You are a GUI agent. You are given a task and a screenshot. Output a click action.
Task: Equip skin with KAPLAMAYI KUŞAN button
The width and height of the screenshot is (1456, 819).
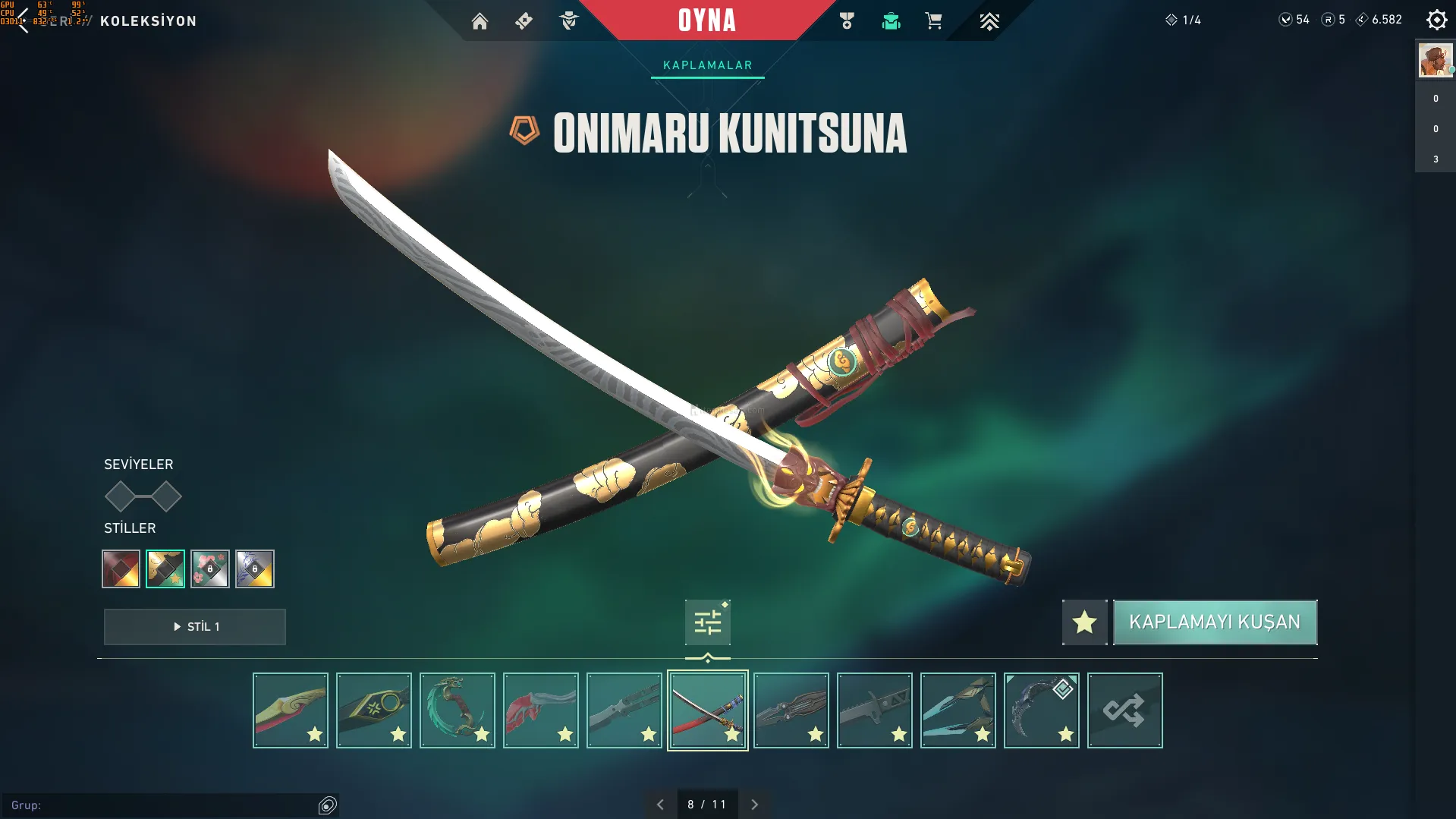[1215, 622]
